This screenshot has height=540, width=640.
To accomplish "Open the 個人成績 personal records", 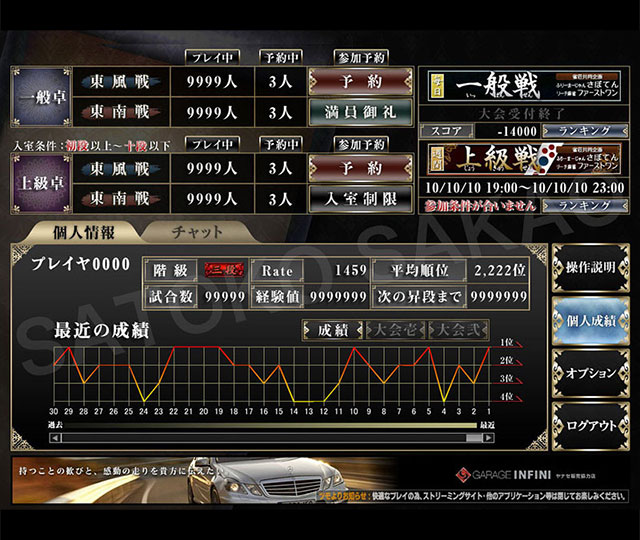I will [x=590, y=321].
